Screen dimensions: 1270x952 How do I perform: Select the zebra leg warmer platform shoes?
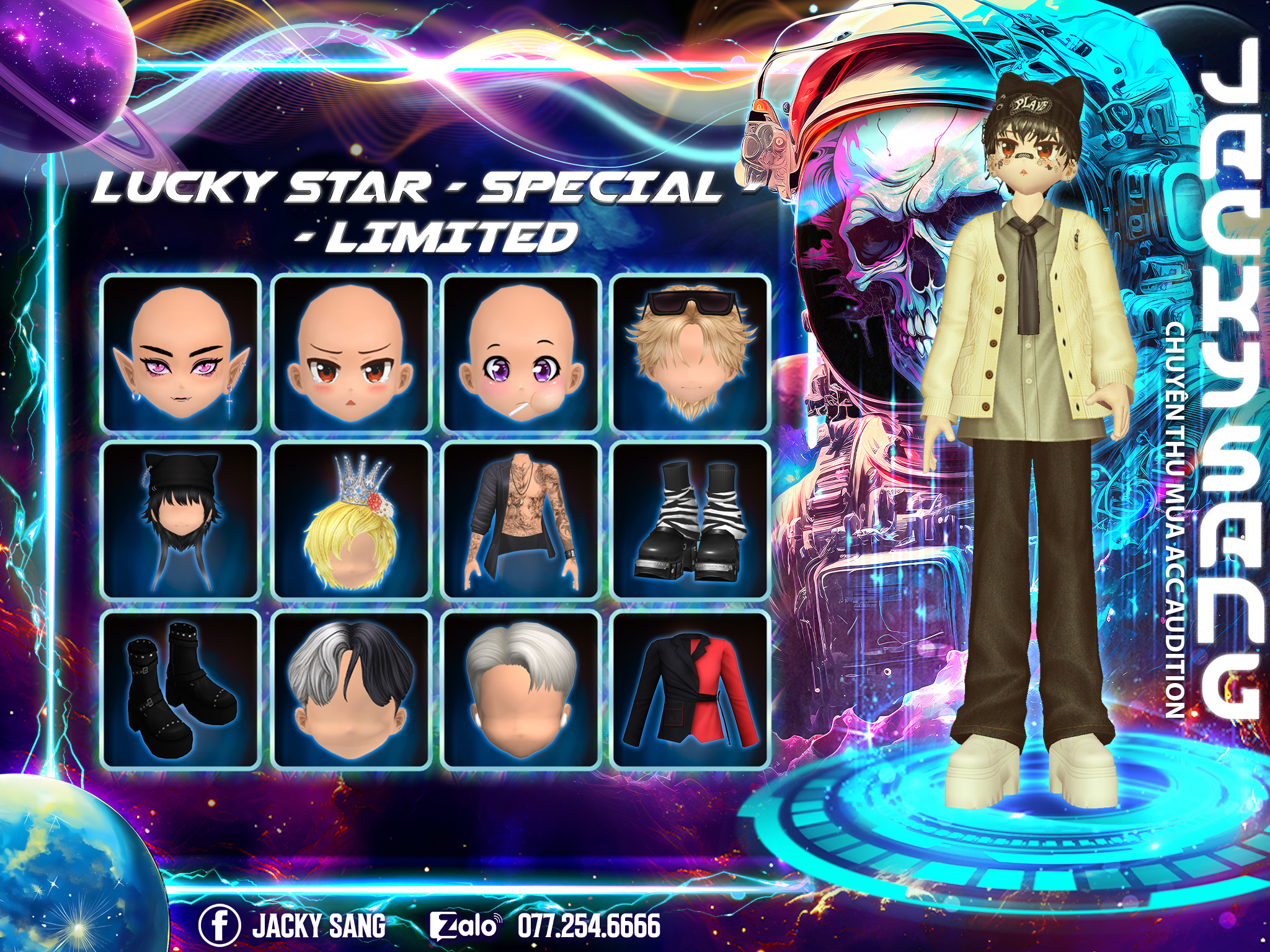point(690,522)
